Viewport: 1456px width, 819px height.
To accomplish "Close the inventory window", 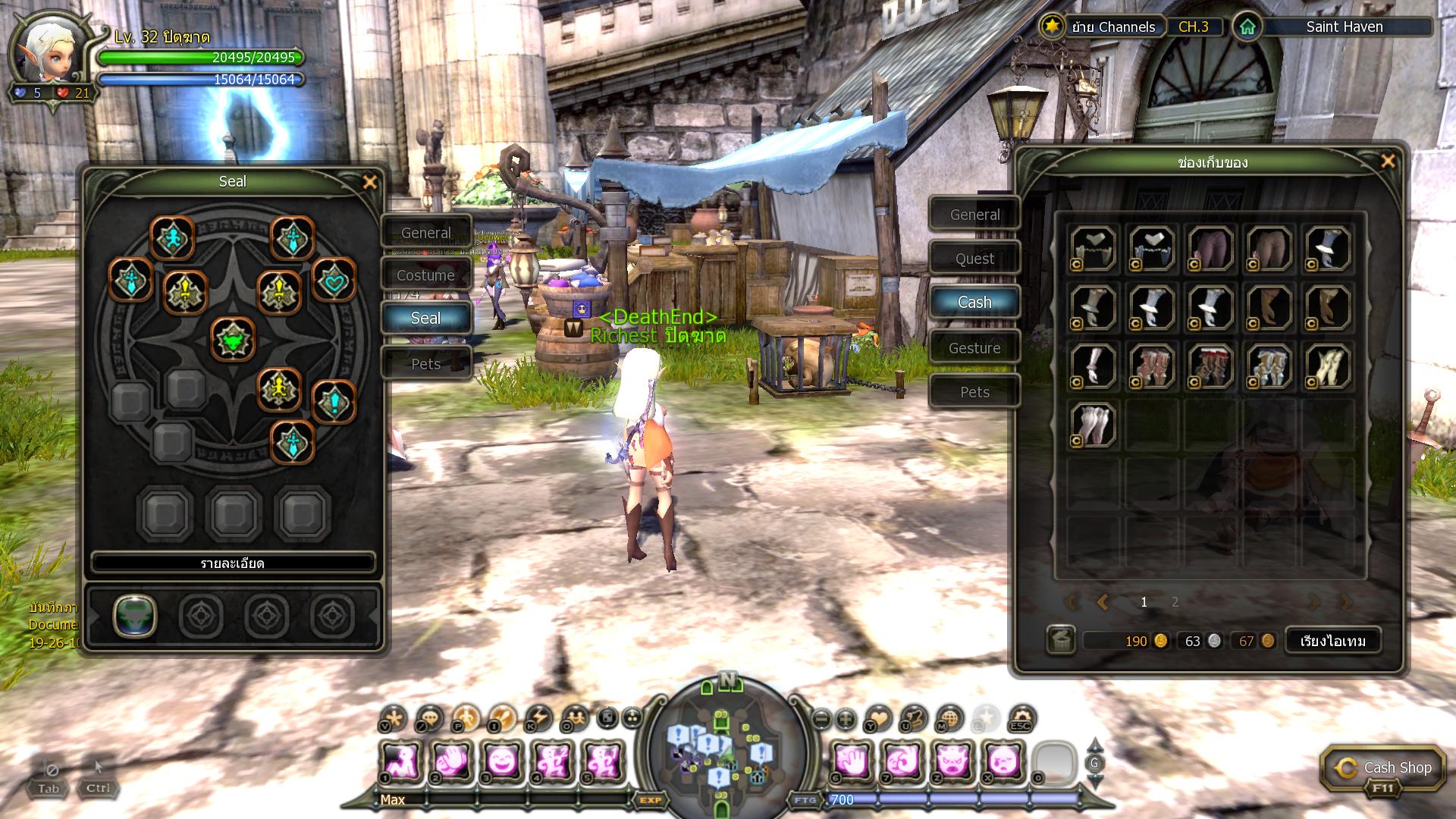I will pos(1388,161).
